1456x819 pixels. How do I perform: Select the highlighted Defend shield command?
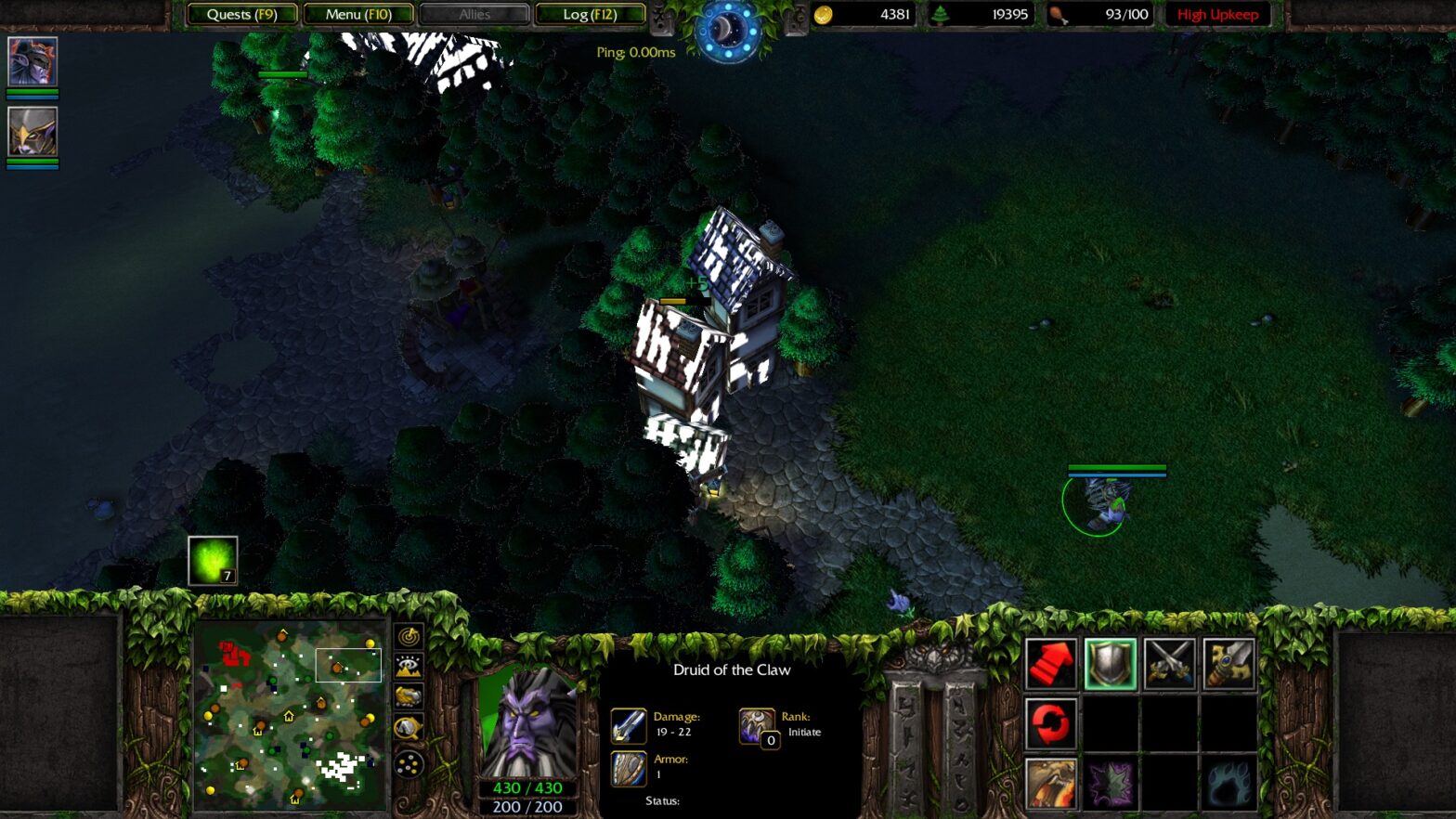(x=1111, y=662)
